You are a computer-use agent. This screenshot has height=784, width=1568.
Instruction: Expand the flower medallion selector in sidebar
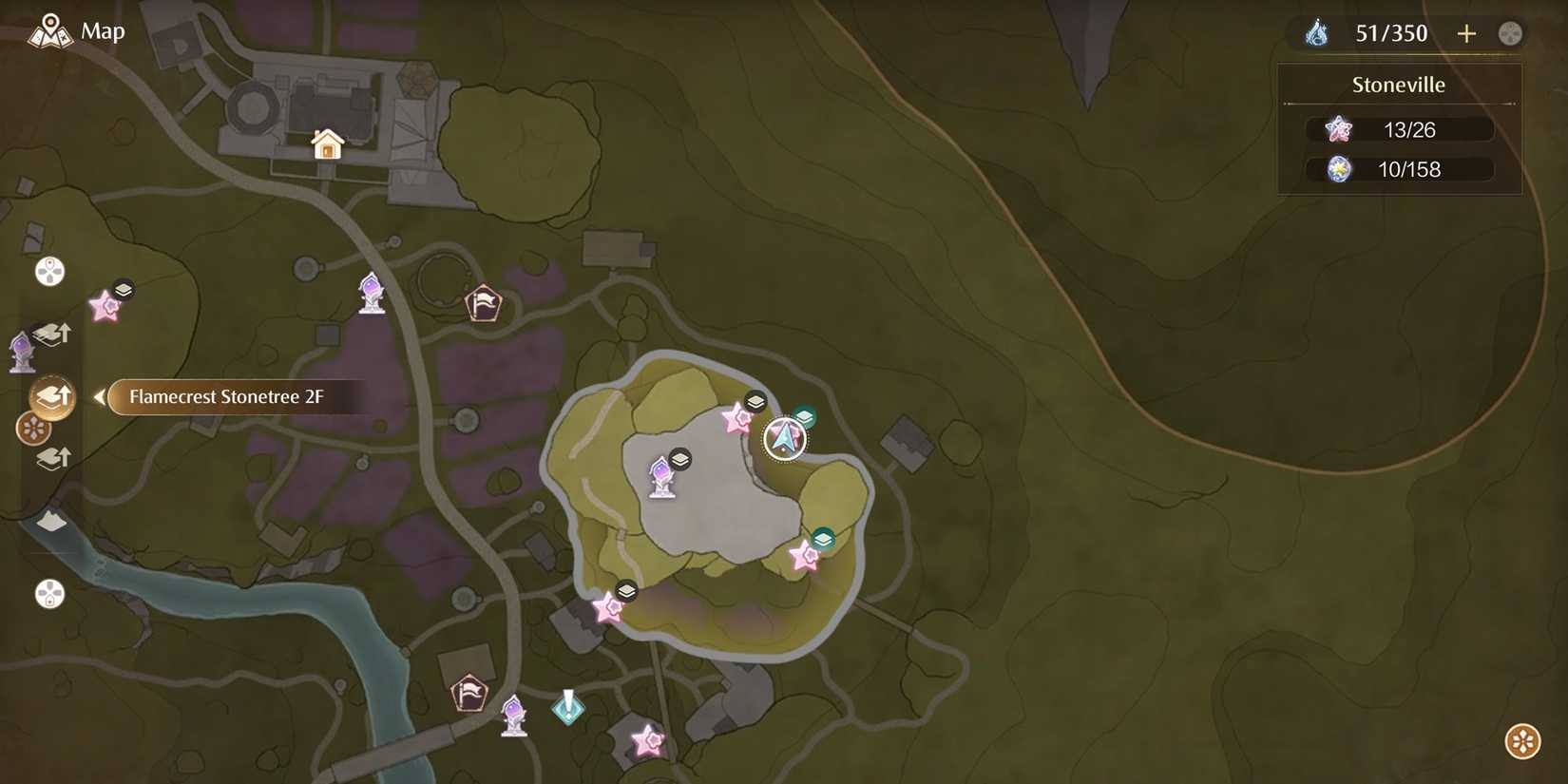click(31, 430)
